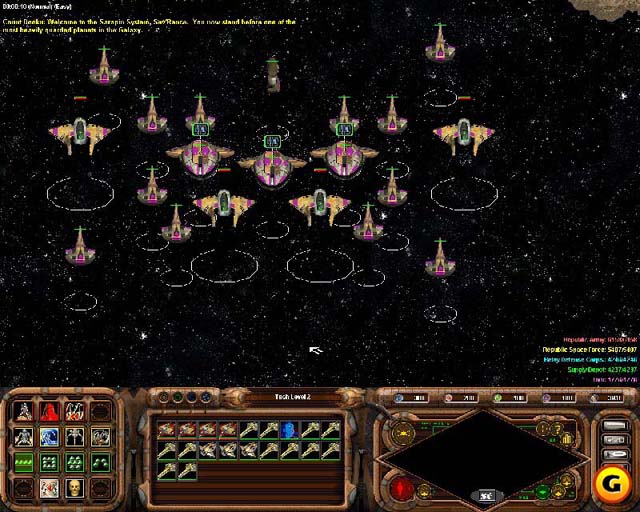Choose the solid green bars formation icon
Image resolution: width=640 pixels, height=512 pixels.
coord(23,462)
